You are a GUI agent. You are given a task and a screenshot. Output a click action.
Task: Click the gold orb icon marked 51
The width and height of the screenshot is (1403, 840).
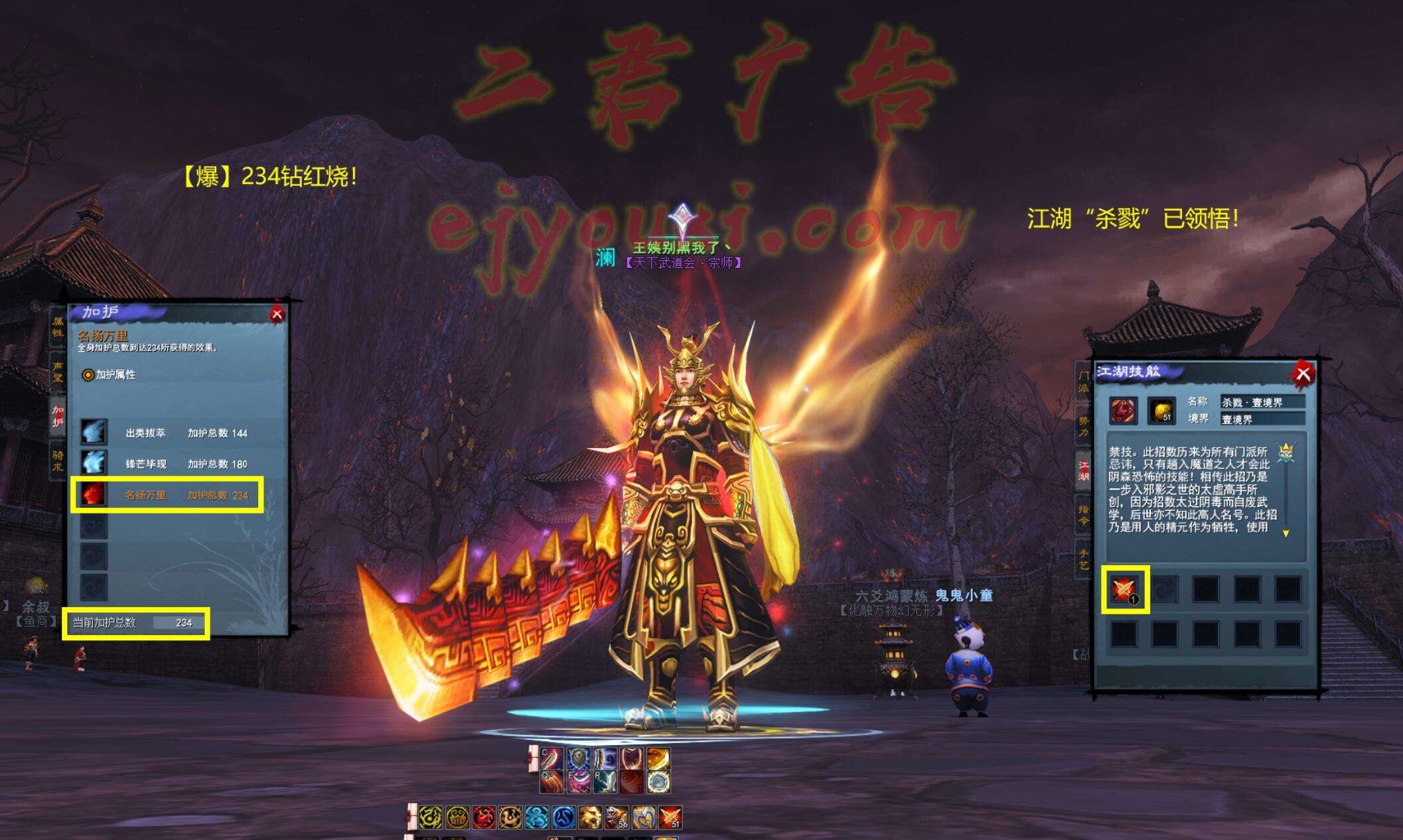pyautogui.click(x=1161, y=411)
